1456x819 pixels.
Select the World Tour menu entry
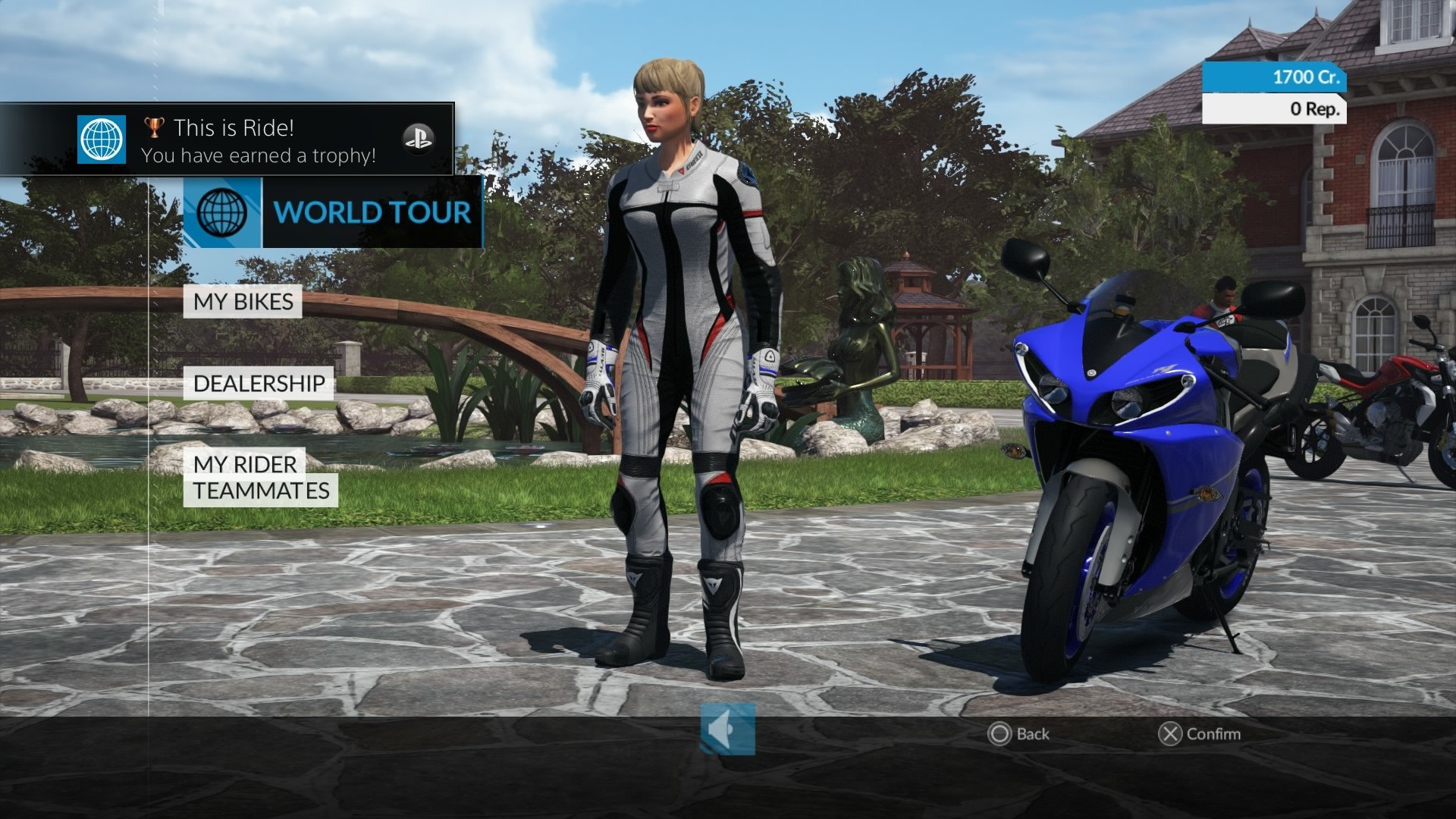pyautogui.click(x=334, y=212)
